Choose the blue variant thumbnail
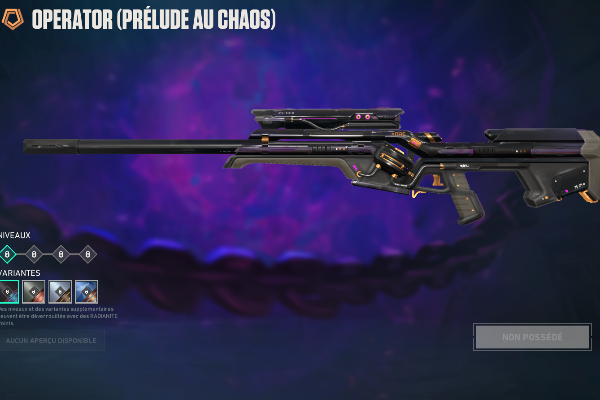 click(86, 291)
